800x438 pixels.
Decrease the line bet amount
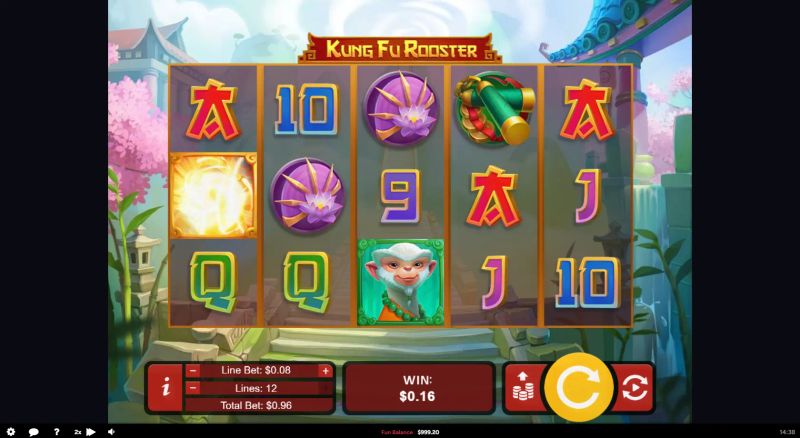click(x=193, y=371)
